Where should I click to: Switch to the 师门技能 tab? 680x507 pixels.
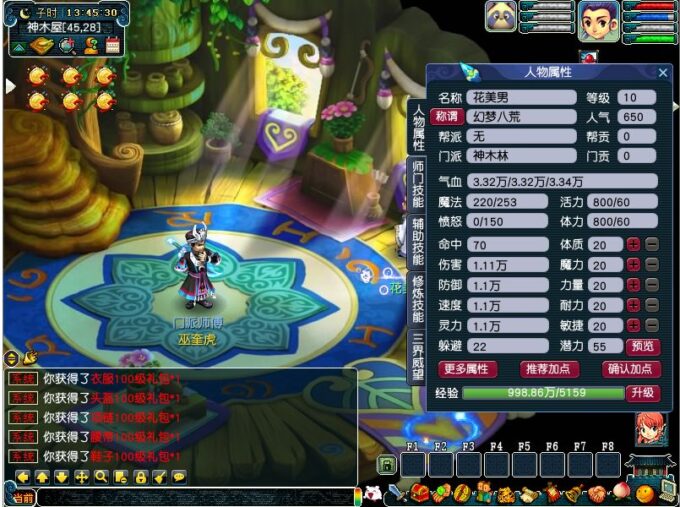[x=418, y=183]
